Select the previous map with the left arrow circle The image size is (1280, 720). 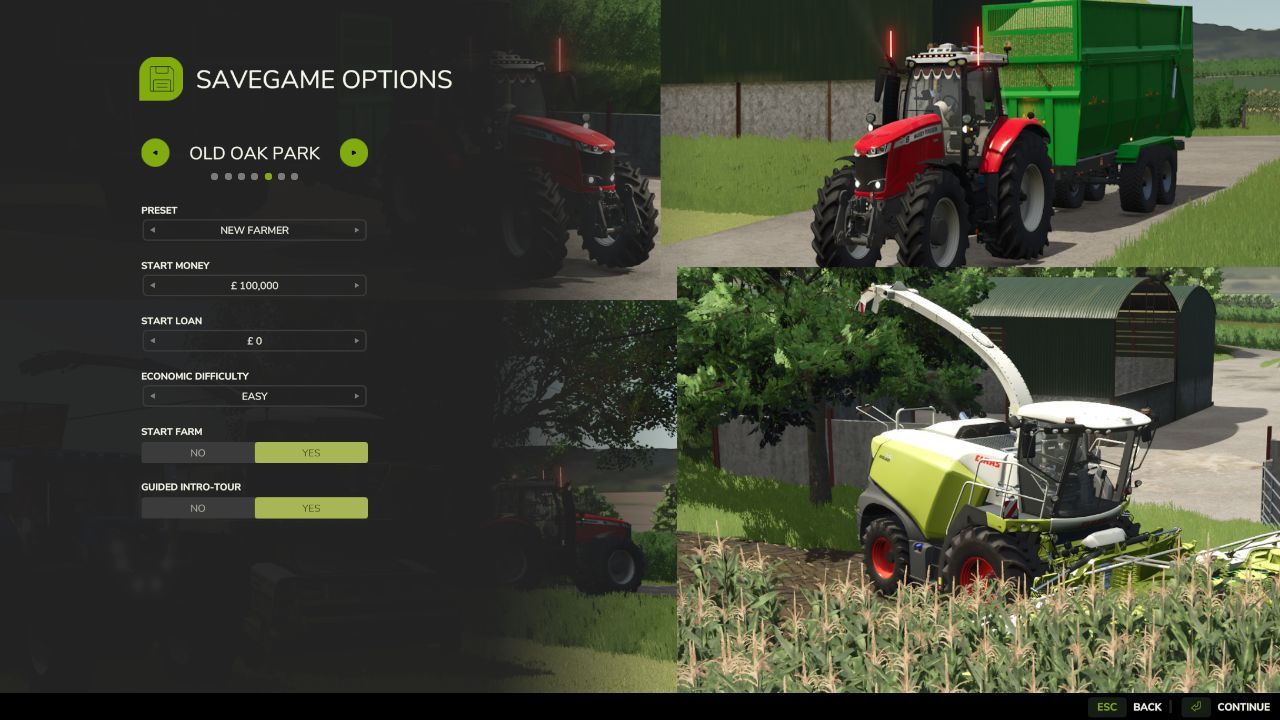pos(155,152)
